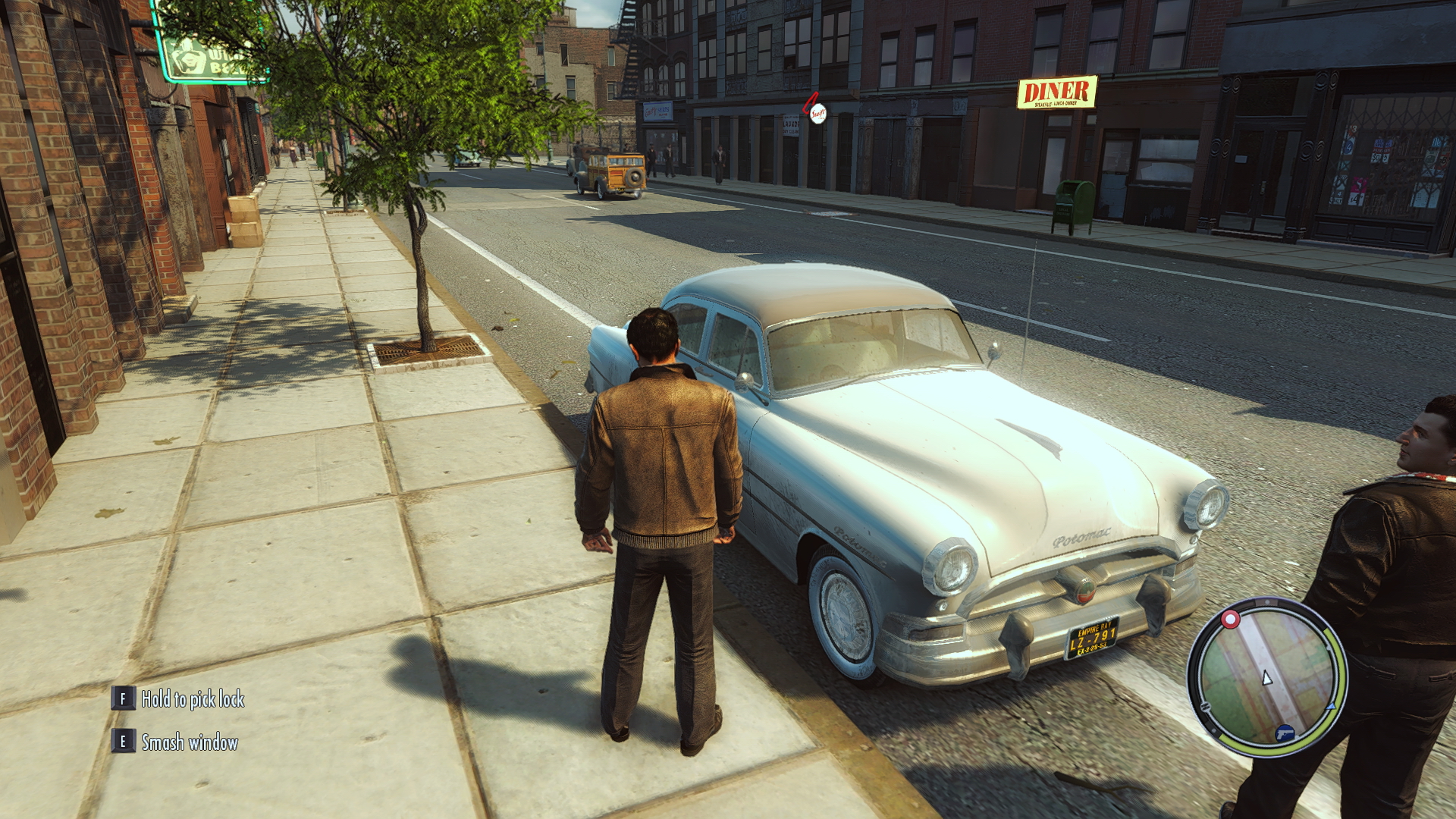
Task: Select the white player arrow on minimap
Action: (1266, 678)
